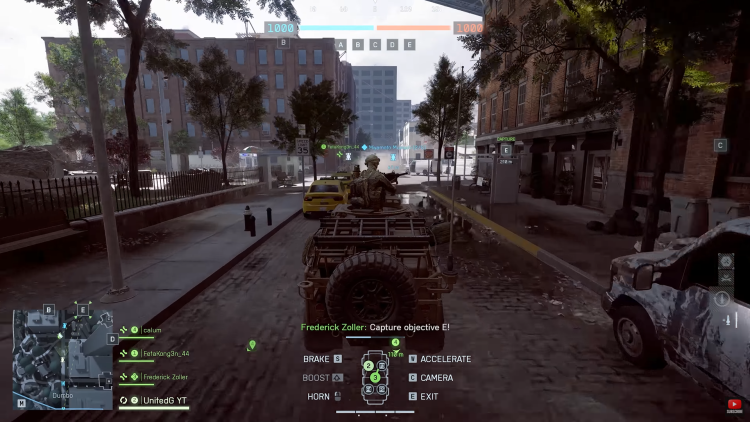Click the minimap showing Dumbo
Viewport: 750px width, 422px height.
(x=62, y=358)
